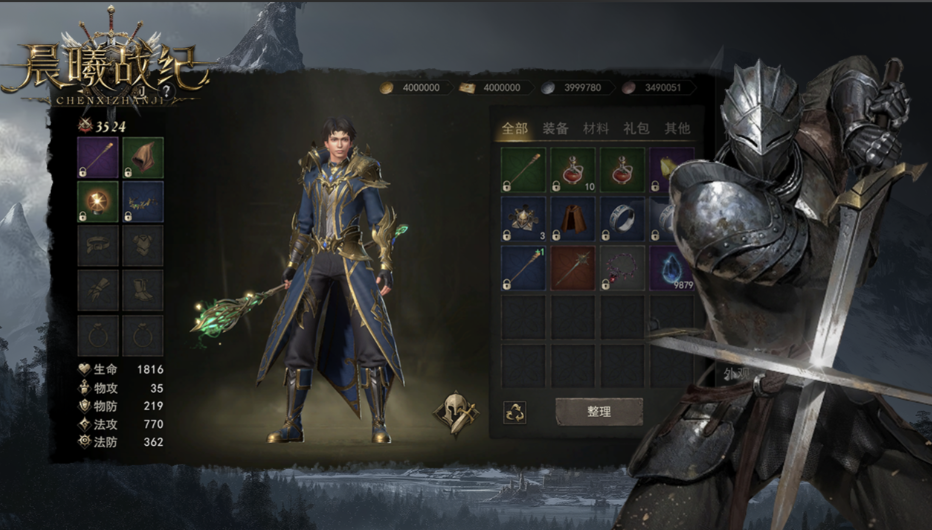932x530 pixels.
Task: Open the 装备 (Equipment) tab
Action: pos(555,128)
